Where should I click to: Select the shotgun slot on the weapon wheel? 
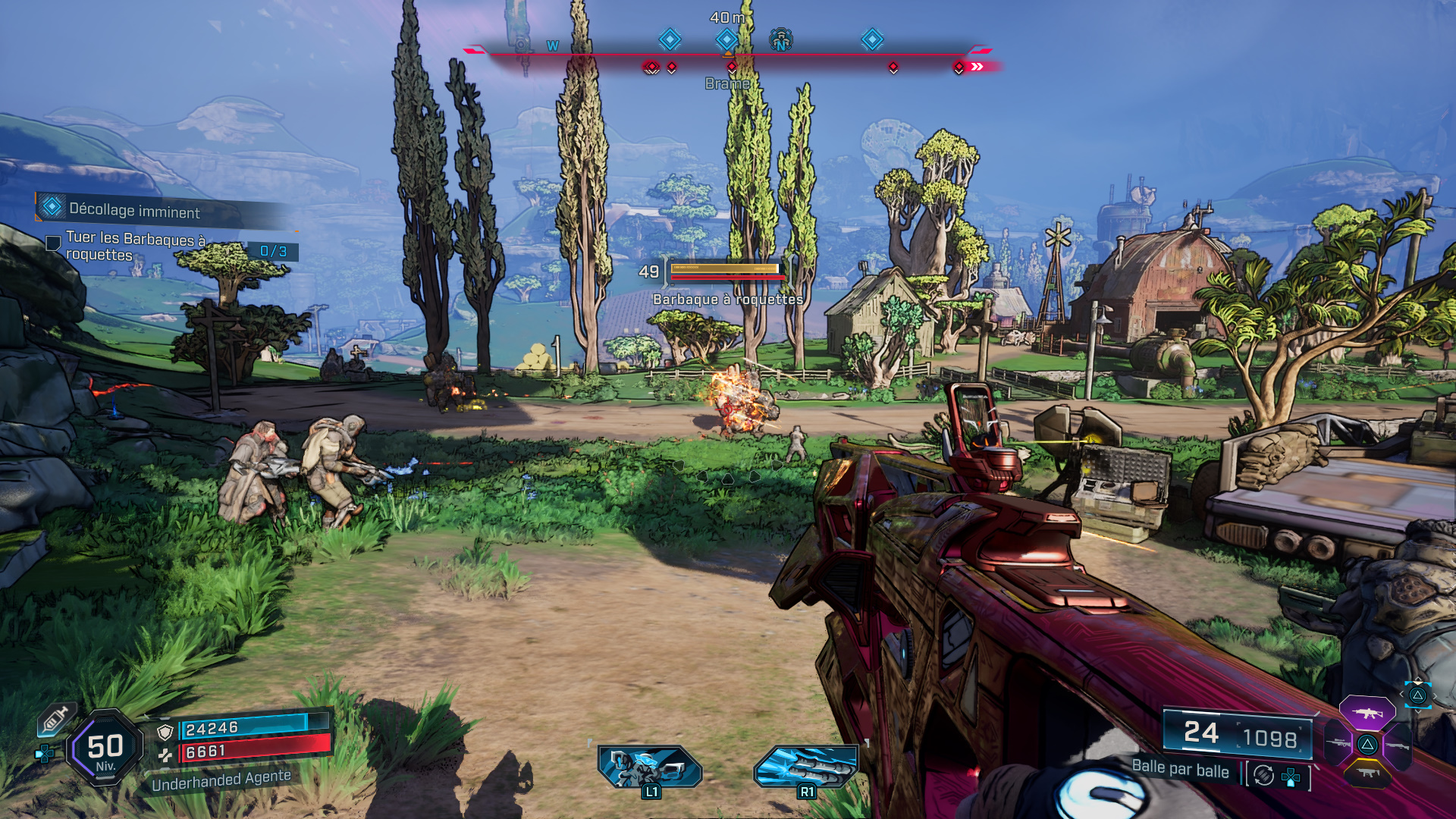click(x=1399, y=745)
